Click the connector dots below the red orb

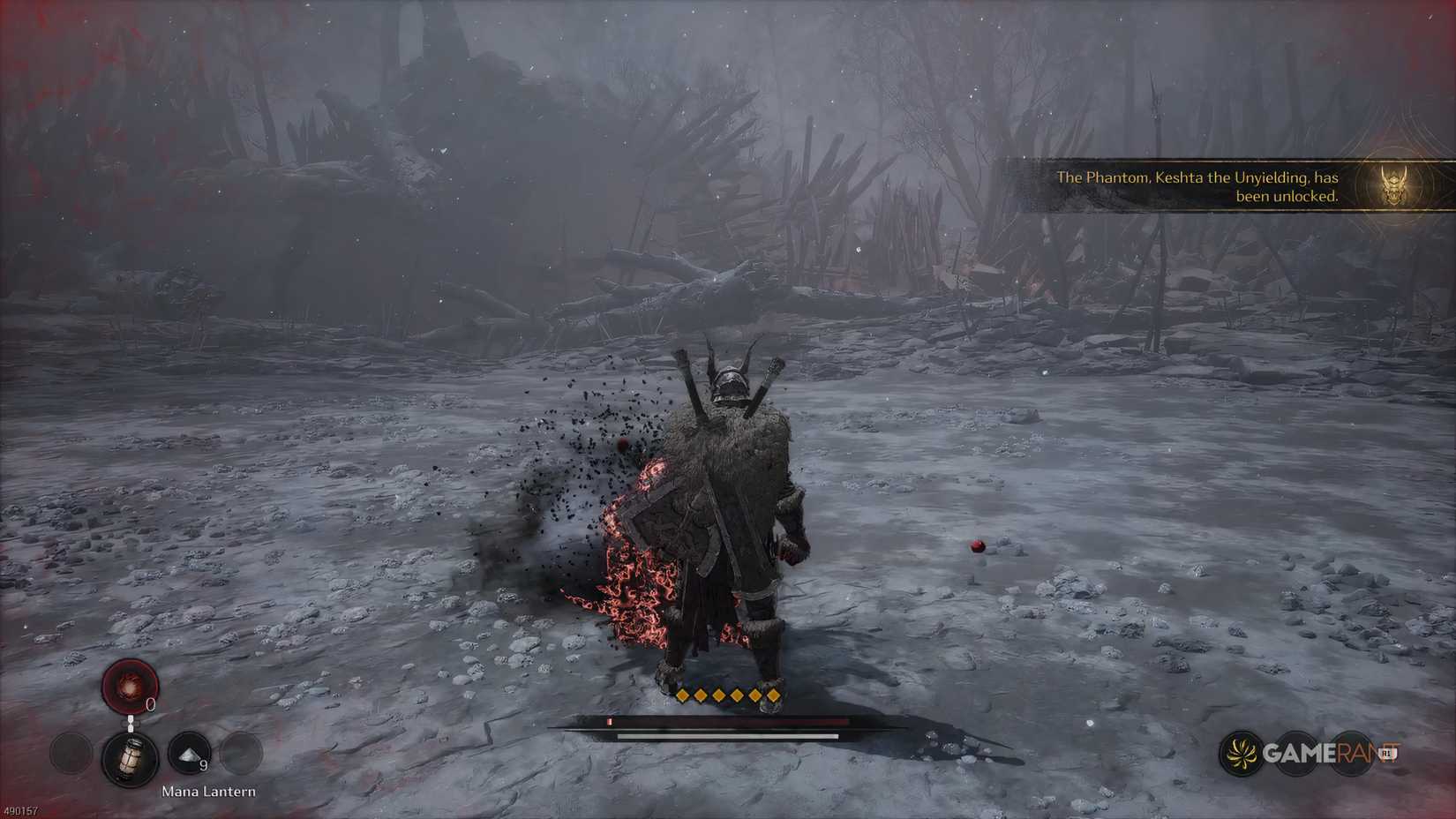tap(131, 721)
